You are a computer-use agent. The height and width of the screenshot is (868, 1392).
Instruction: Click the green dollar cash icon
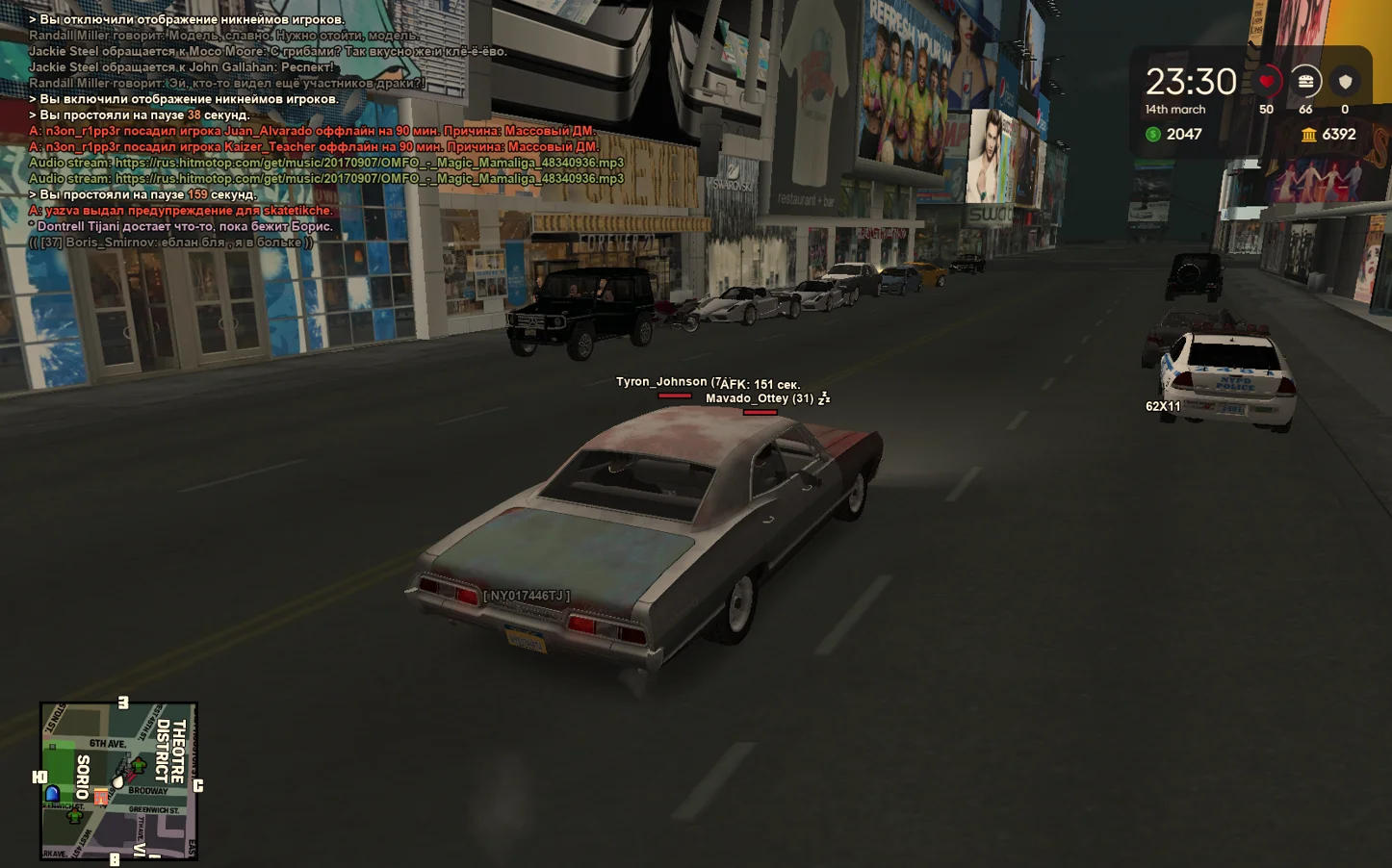(x=1151, y=134)
